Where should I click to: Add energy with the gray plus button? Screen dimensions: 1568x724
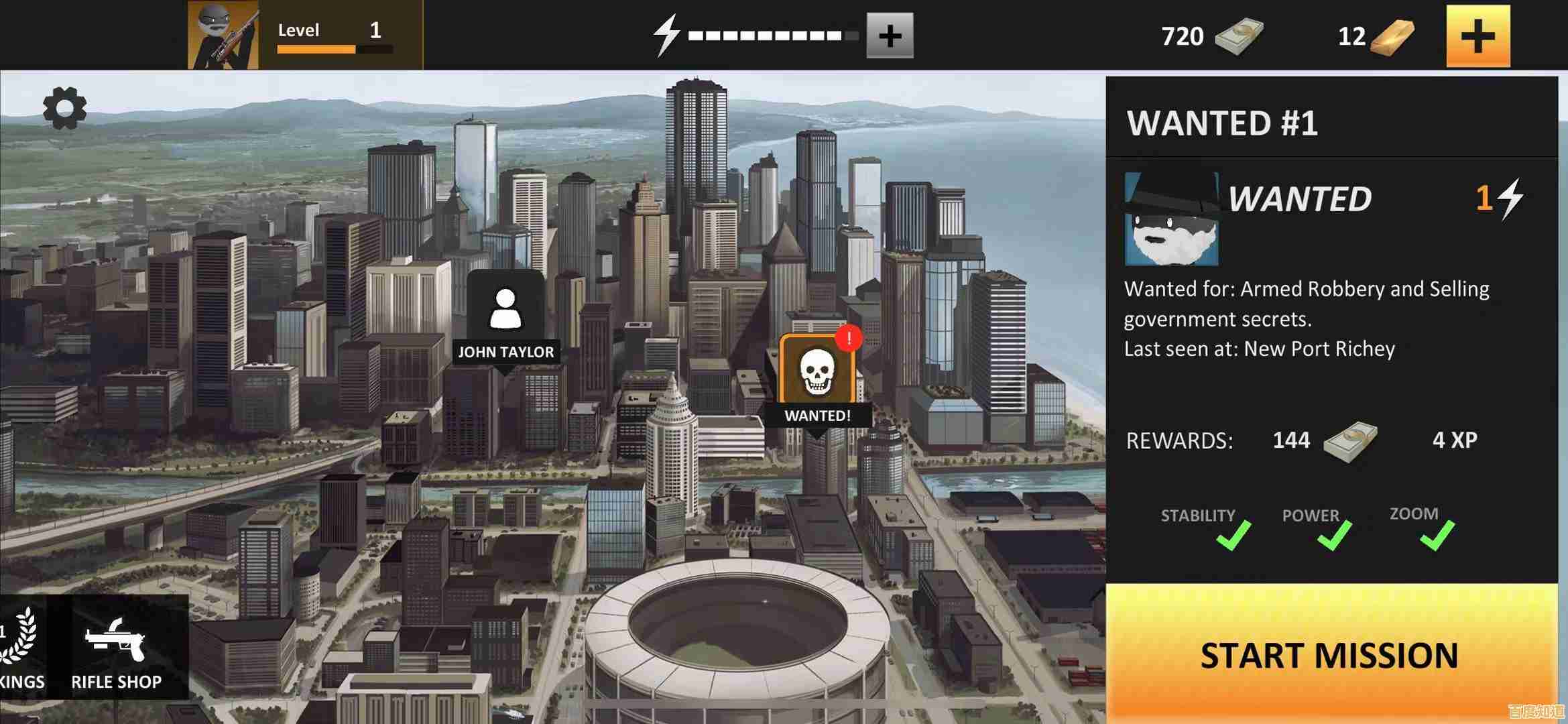click(890, 36)
